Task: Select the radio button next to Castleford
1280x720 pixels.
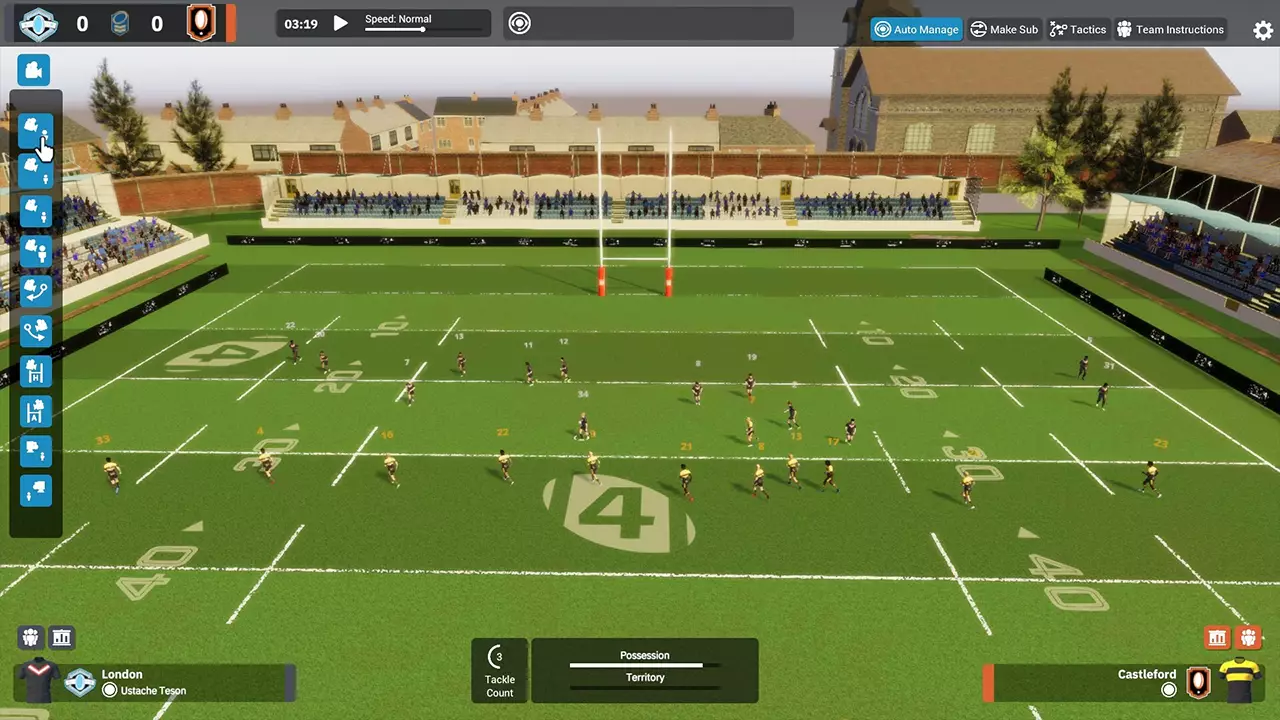Action: pos(1168,690)
